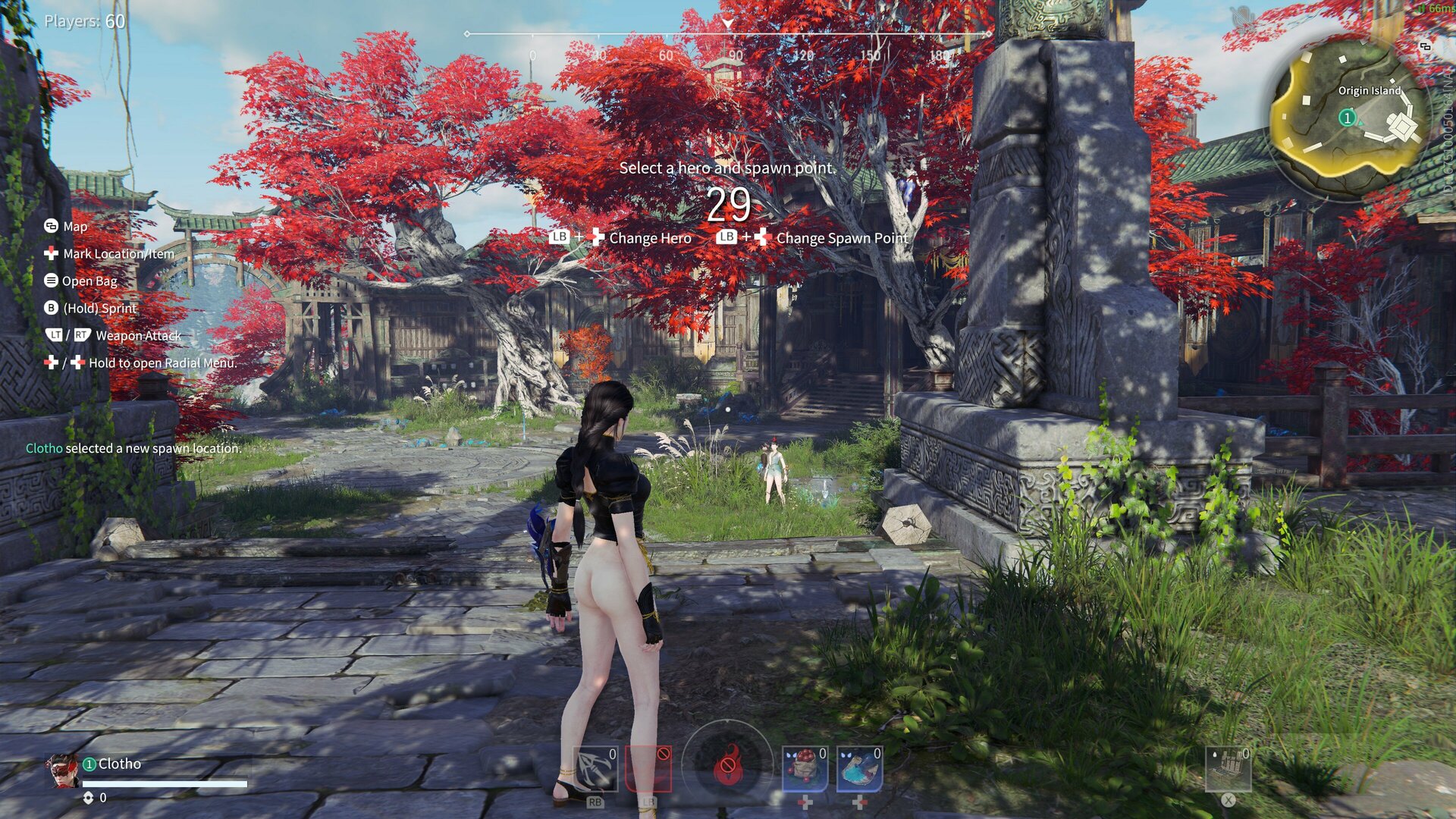The height and width of the screenshot is (819, 1456).
Task: Select the grappling hook slot
Action: (595, 768)
